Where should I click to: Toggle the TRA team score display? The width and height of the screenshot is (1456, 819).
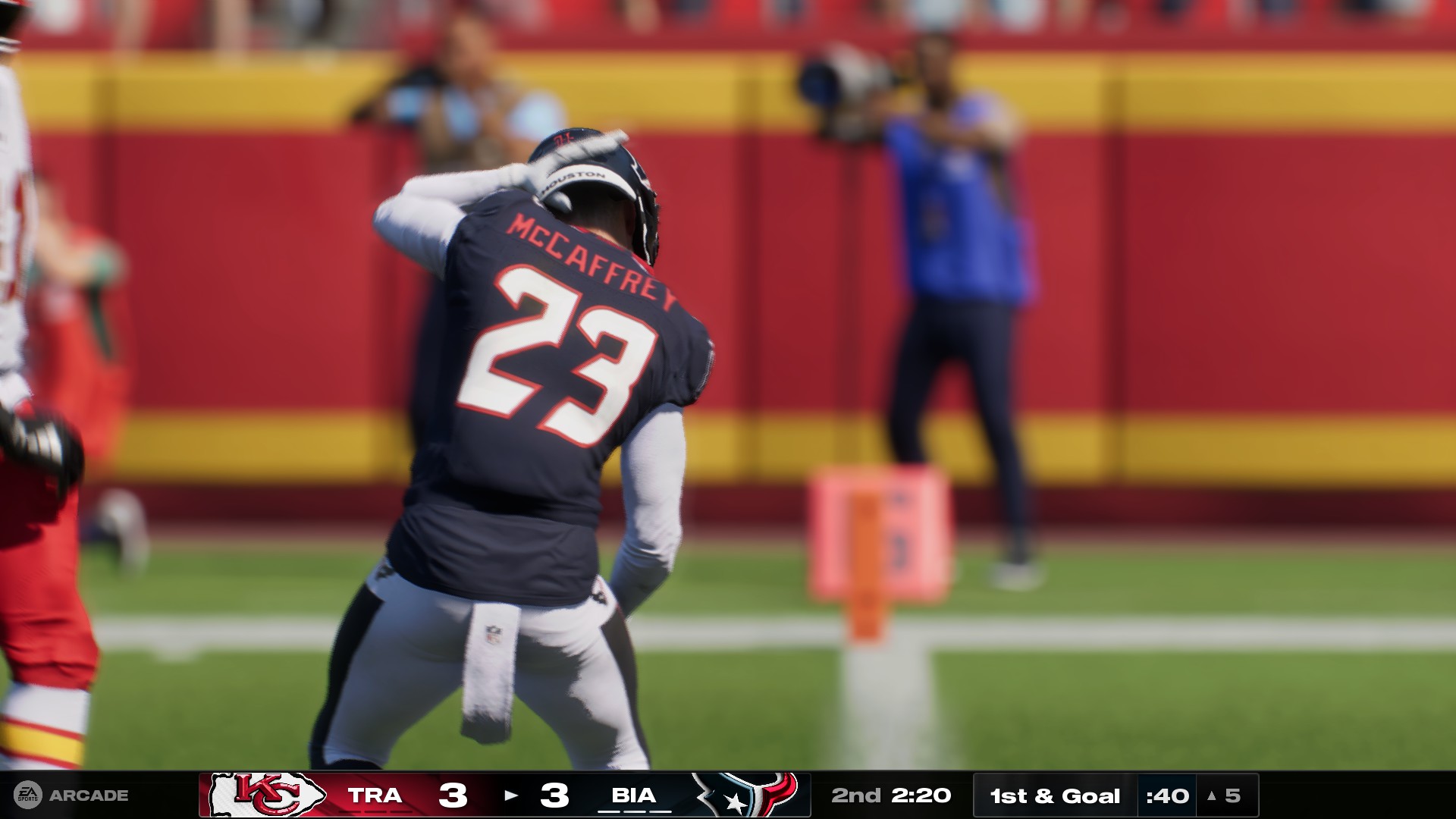(451, 793)
